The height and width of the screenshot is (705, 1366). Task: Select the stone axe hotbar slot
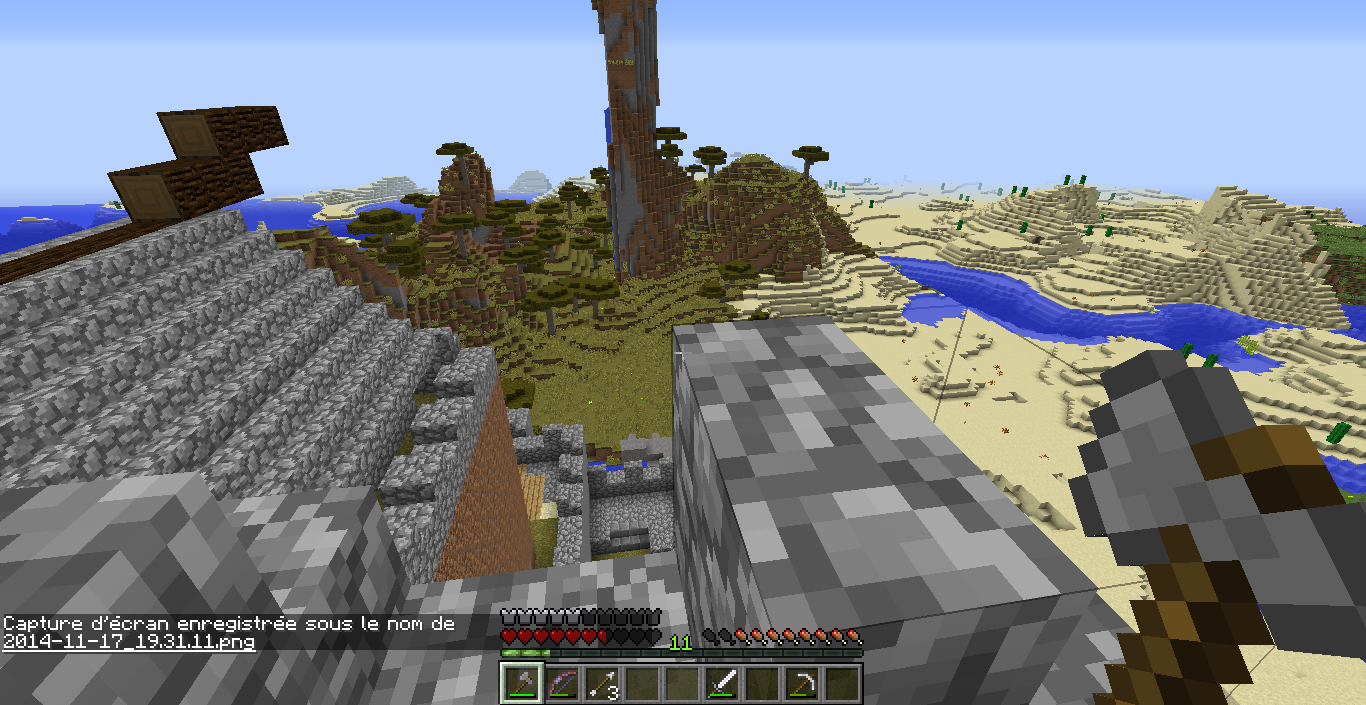click(x=521, y=683)
